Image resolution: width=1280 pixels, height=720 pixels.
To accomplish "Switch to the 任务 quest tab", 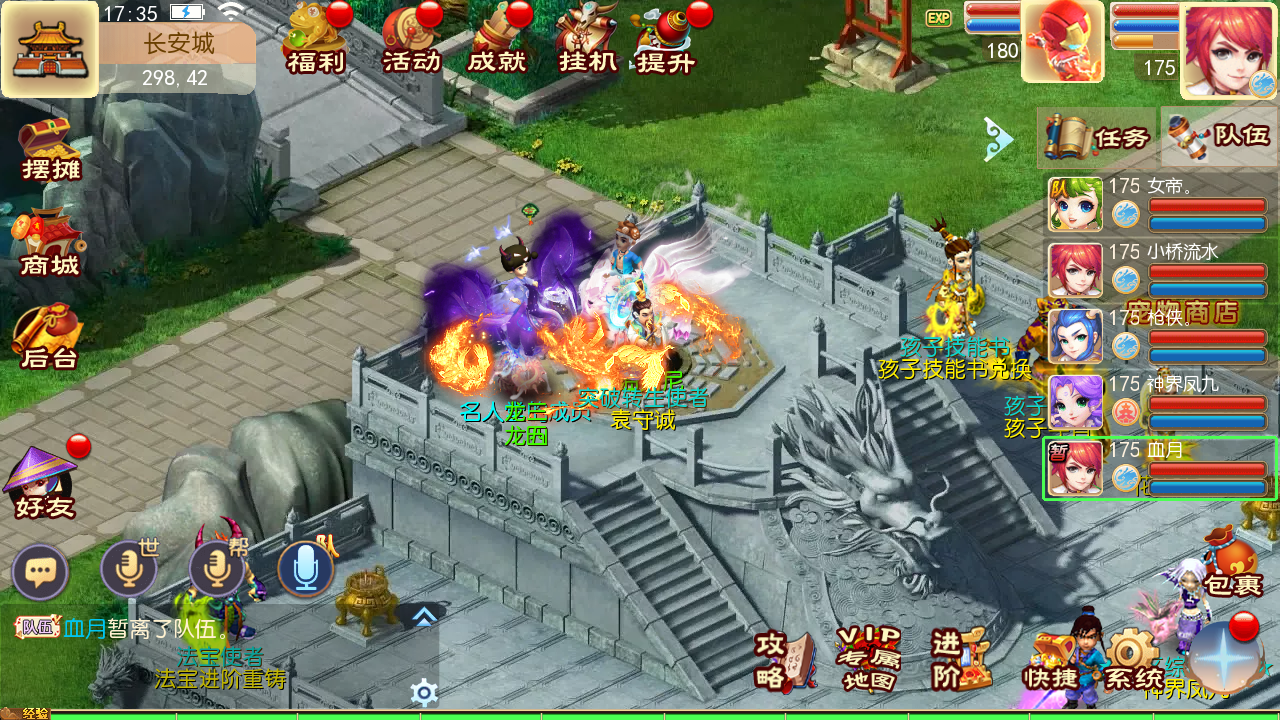I will coord(1097,137).
